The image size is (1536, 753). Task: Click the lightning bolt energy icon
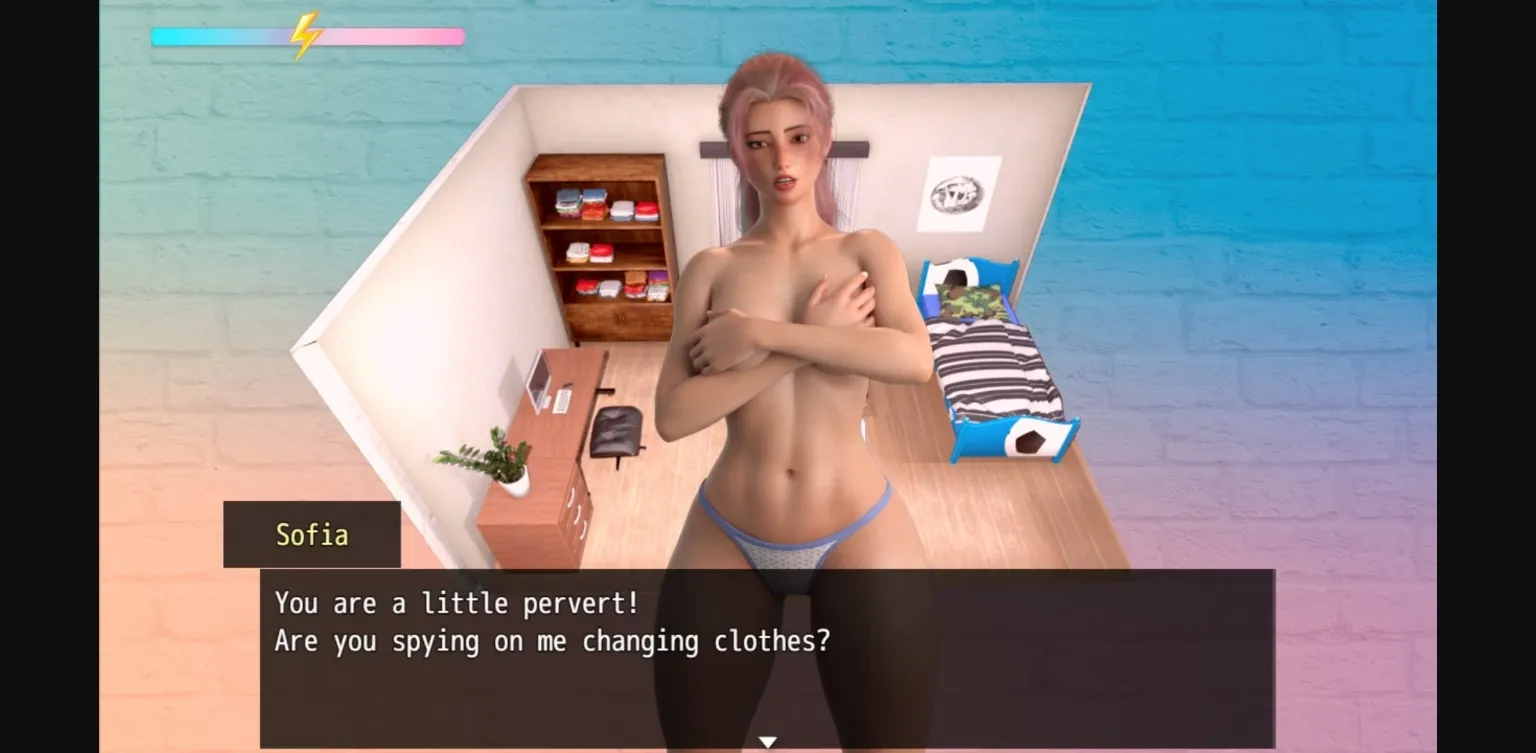pyautogui.click(x=305, y=35)
